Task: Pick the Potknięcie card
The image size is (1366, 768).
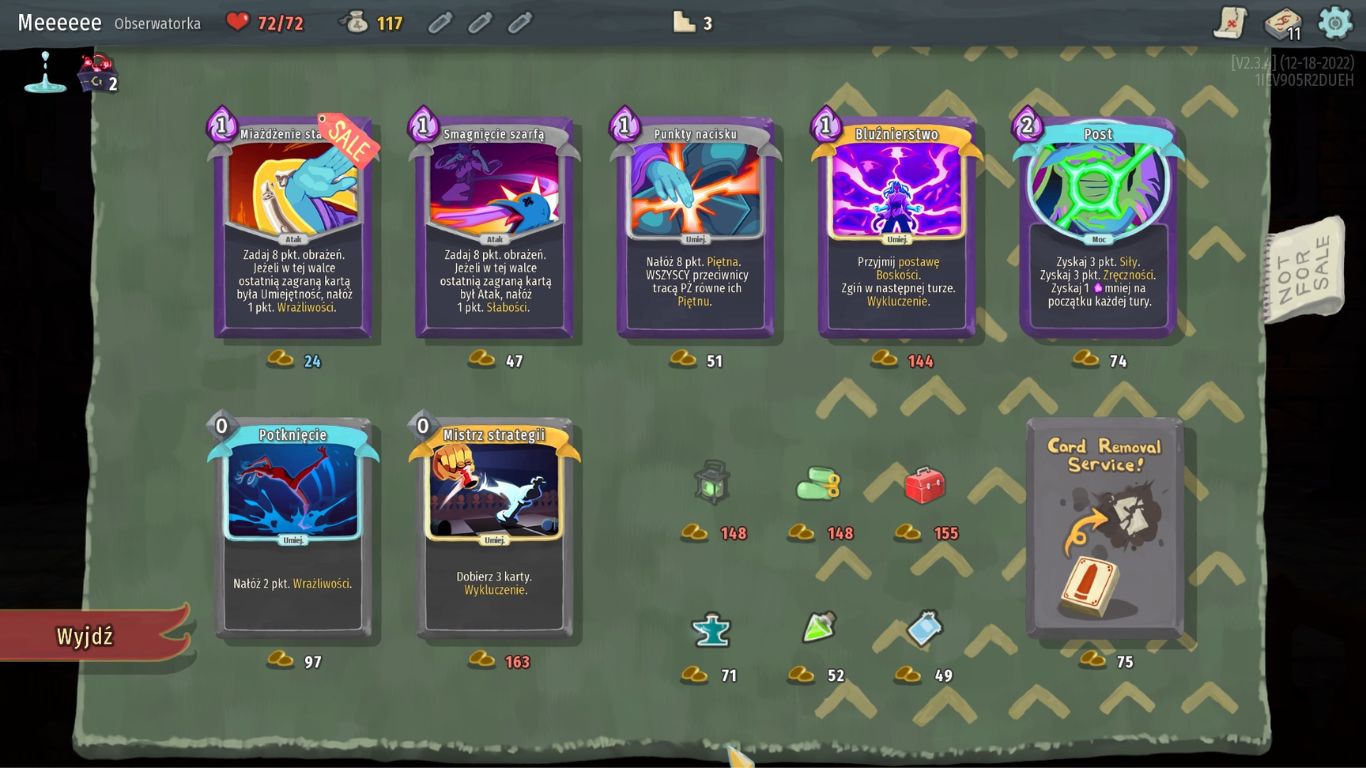Action: (293, 528)
